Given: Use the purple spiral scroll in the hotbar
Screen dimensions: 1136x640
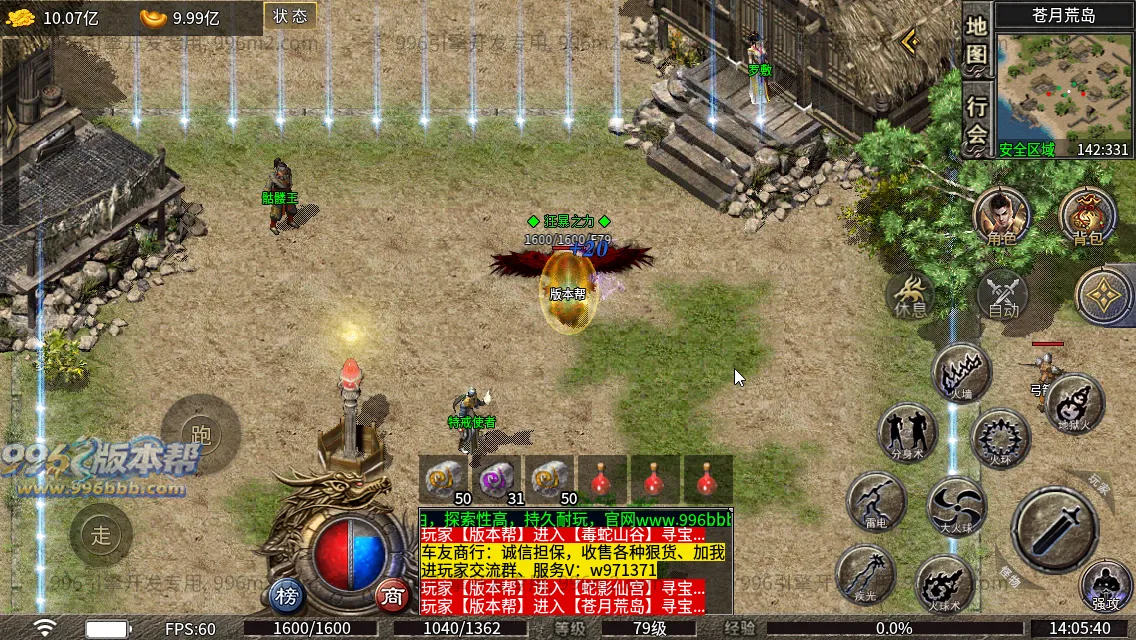Looking at the screenshot, I should [x=498, y=480].
